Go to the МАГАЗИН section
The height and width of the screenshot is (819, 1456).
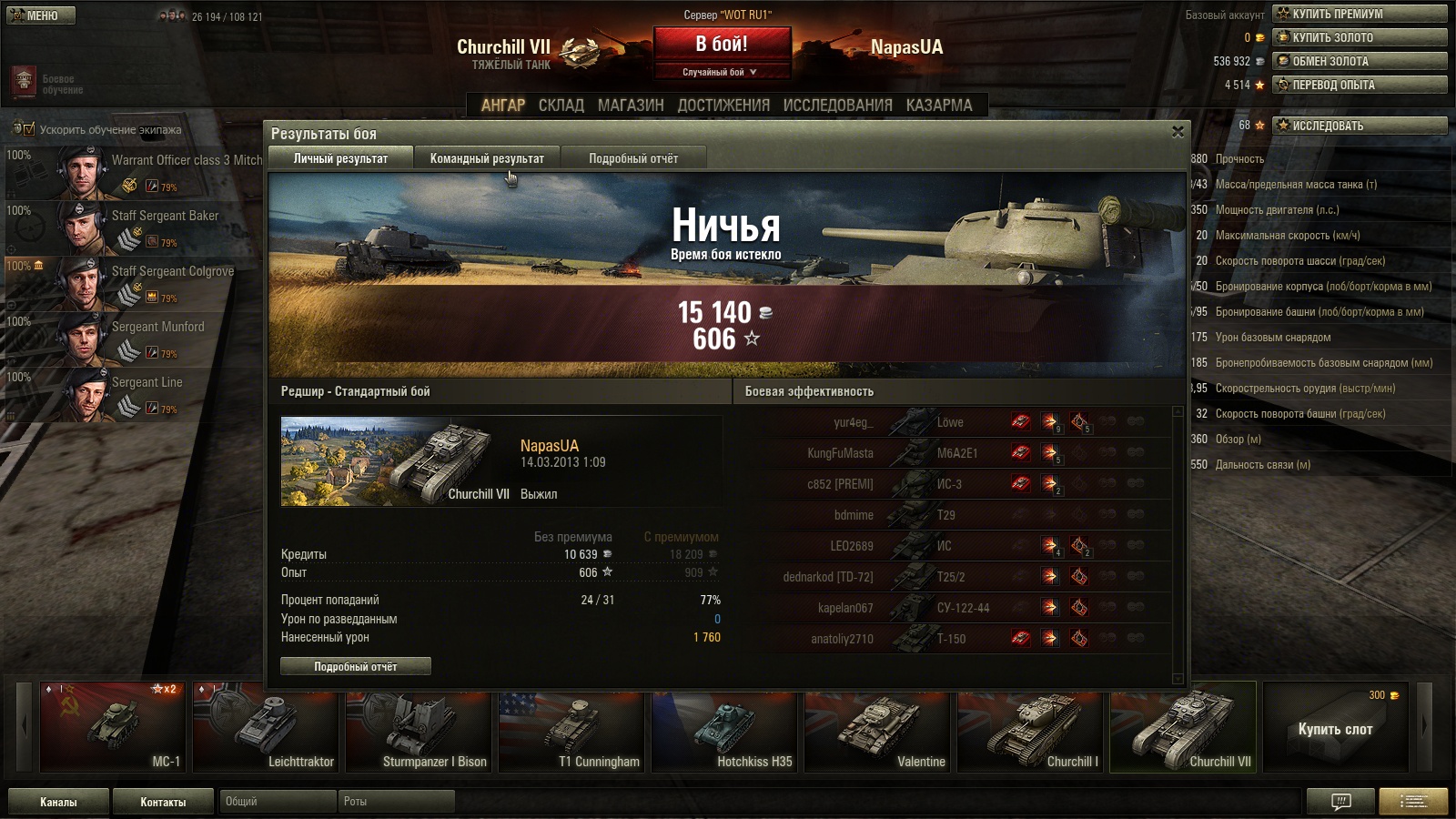pos(631,106)
